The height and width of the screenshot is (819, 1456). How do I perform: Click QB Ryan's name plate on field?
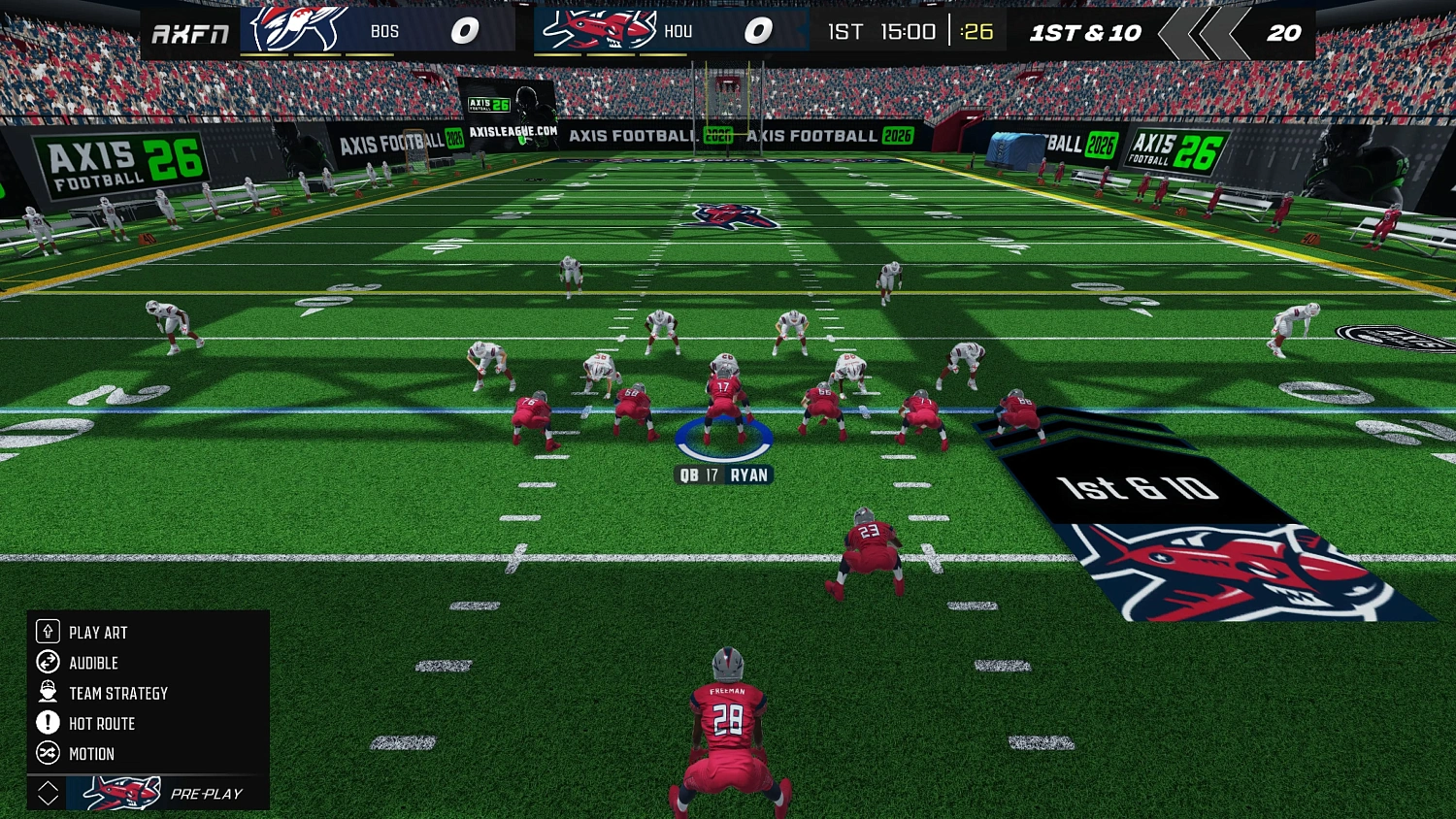click(x=724, y=475)
